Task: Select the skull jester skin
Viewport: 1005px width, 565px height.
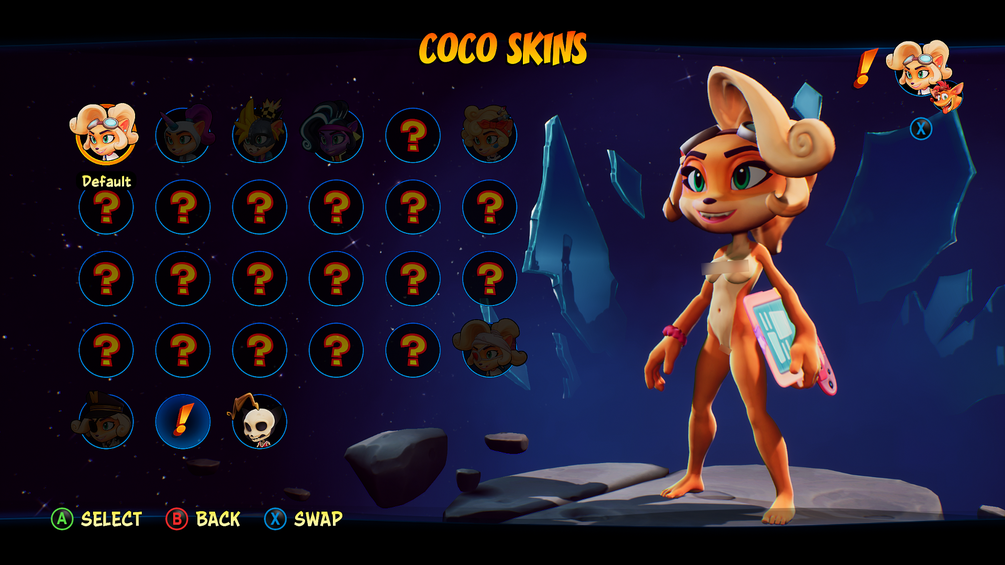Action: click(259, 421)
